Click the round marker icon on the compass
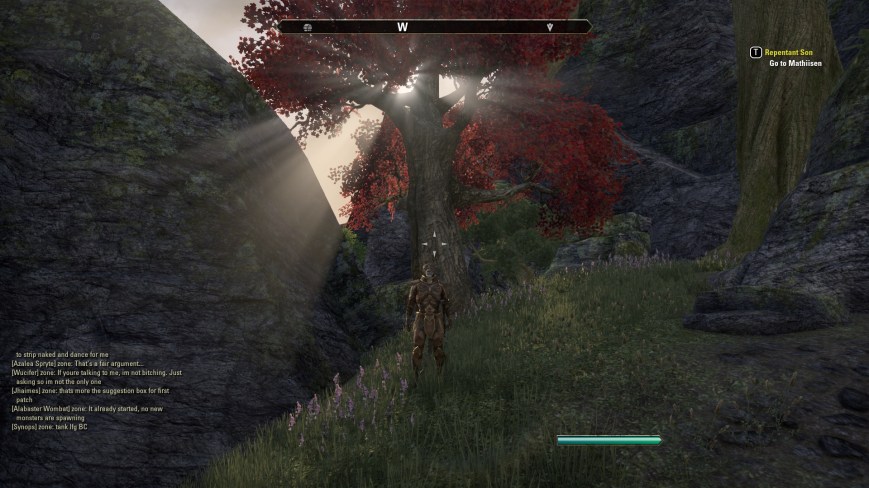Screen dimensions: 869x488 coord(307,27)
